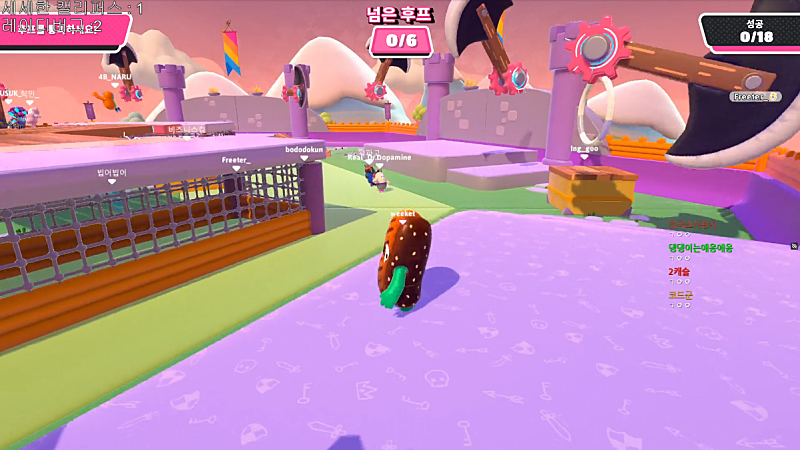This screenshot has width=800, height=450.
Task: Select chat user 댕댕이는애옹애옹
Action: click(x=701, y=247)
